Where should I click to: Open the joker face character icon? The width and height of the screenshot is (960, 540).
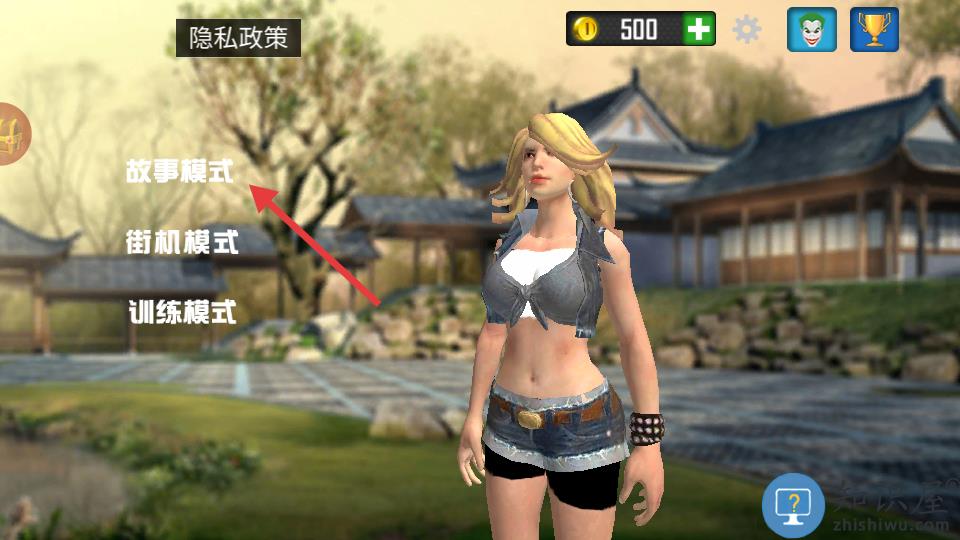[812, 29]
